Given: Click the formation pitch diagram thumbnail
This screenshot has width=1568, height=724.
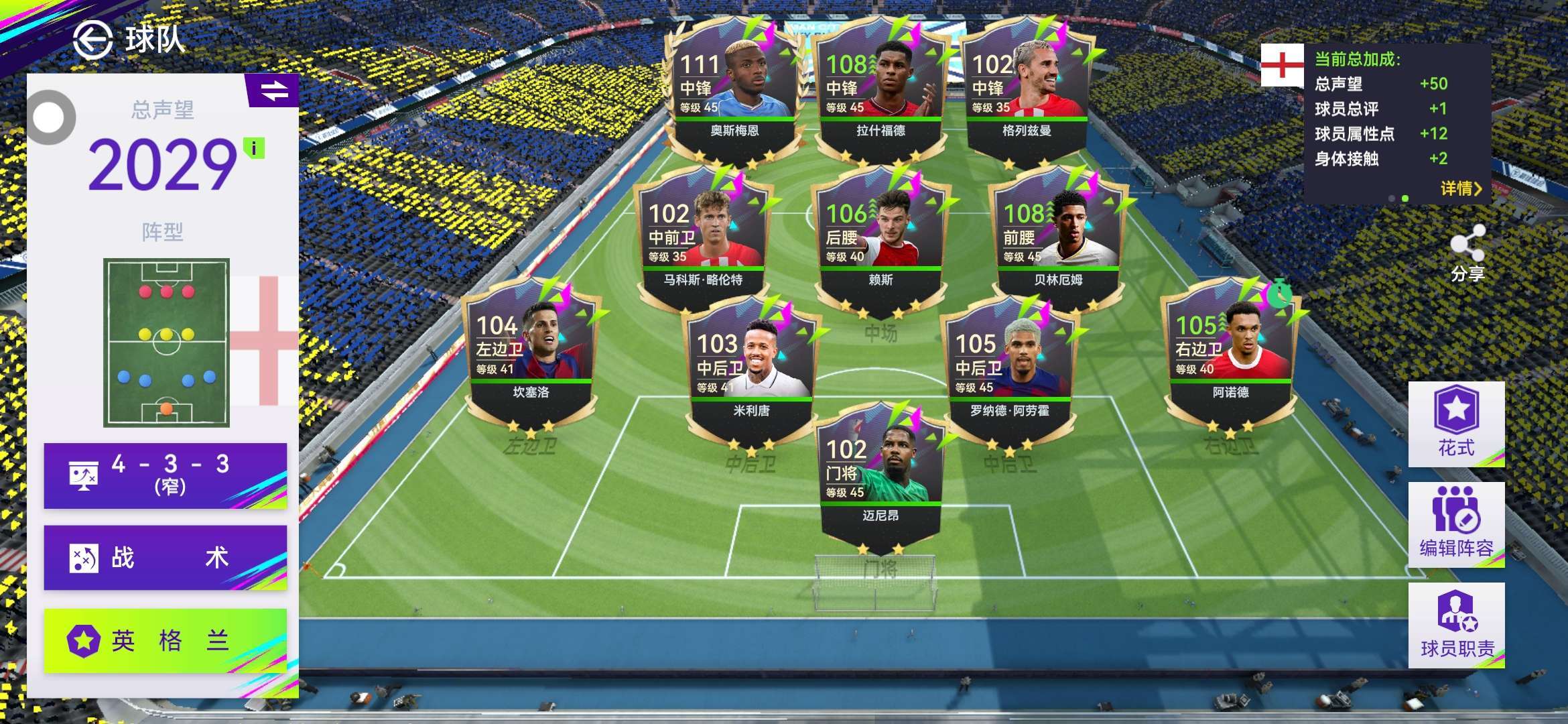Looking at the screenshot, I should [x=166, y=343].
